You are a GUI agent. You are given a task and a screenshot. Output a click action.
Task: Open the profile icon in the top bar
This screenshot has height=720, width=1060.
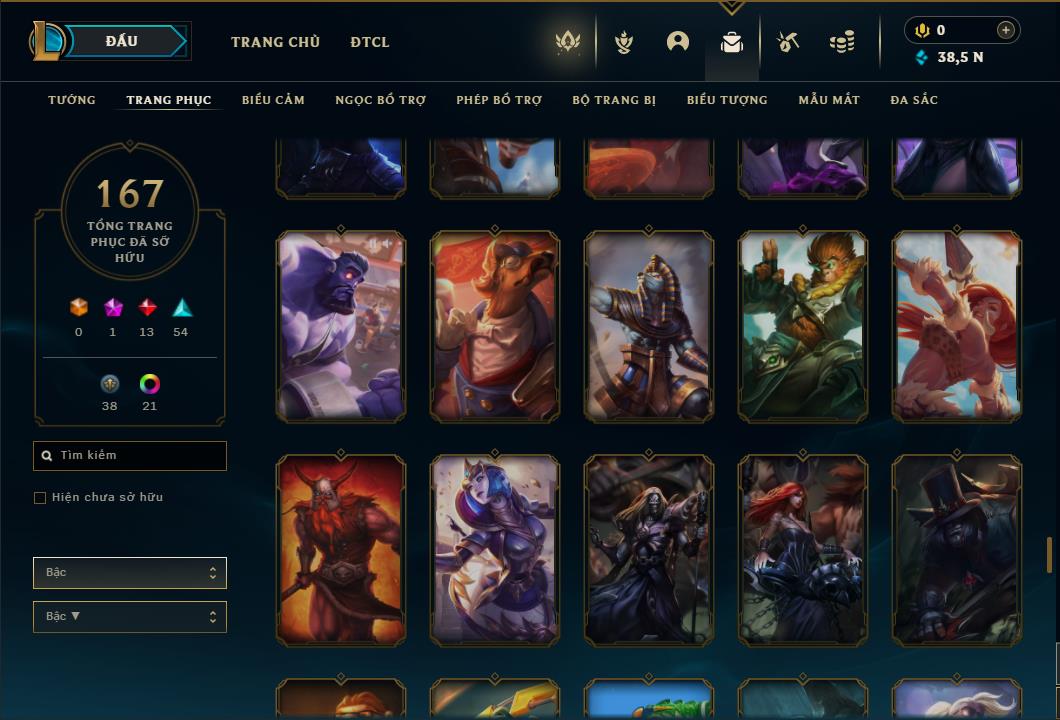[x=678, y=42]
